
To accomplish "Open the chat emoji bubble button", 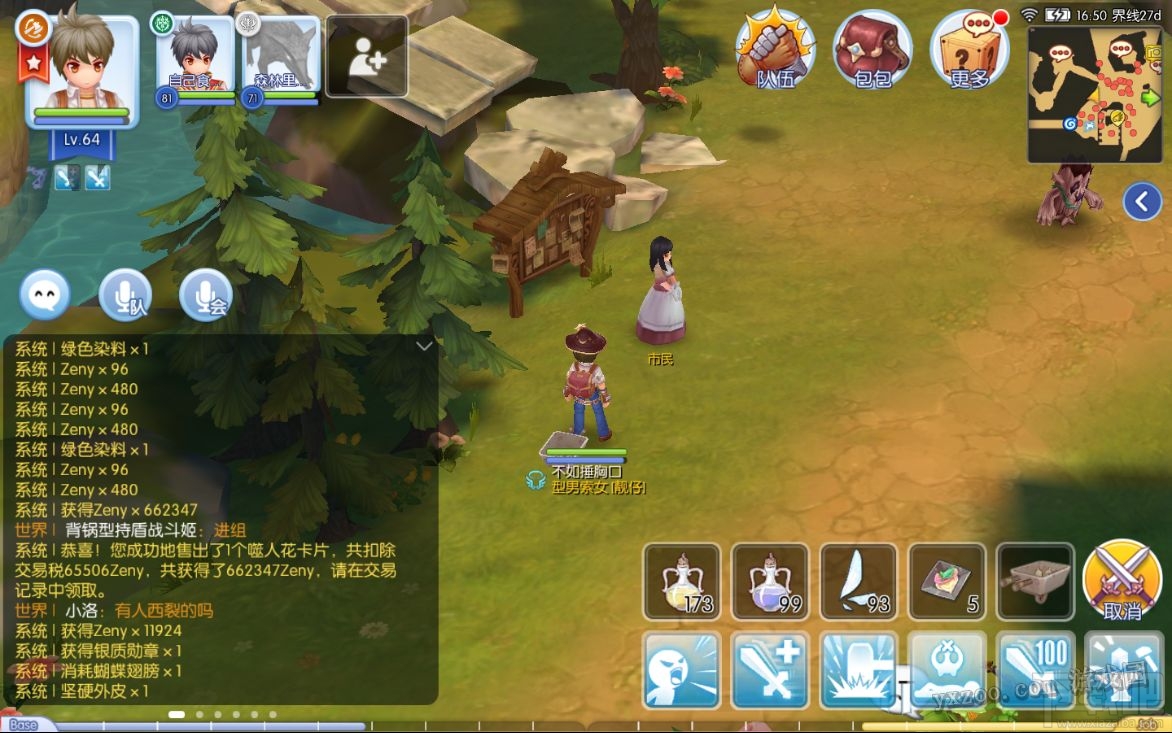I will pyautogui.click(x=45, y=295).
